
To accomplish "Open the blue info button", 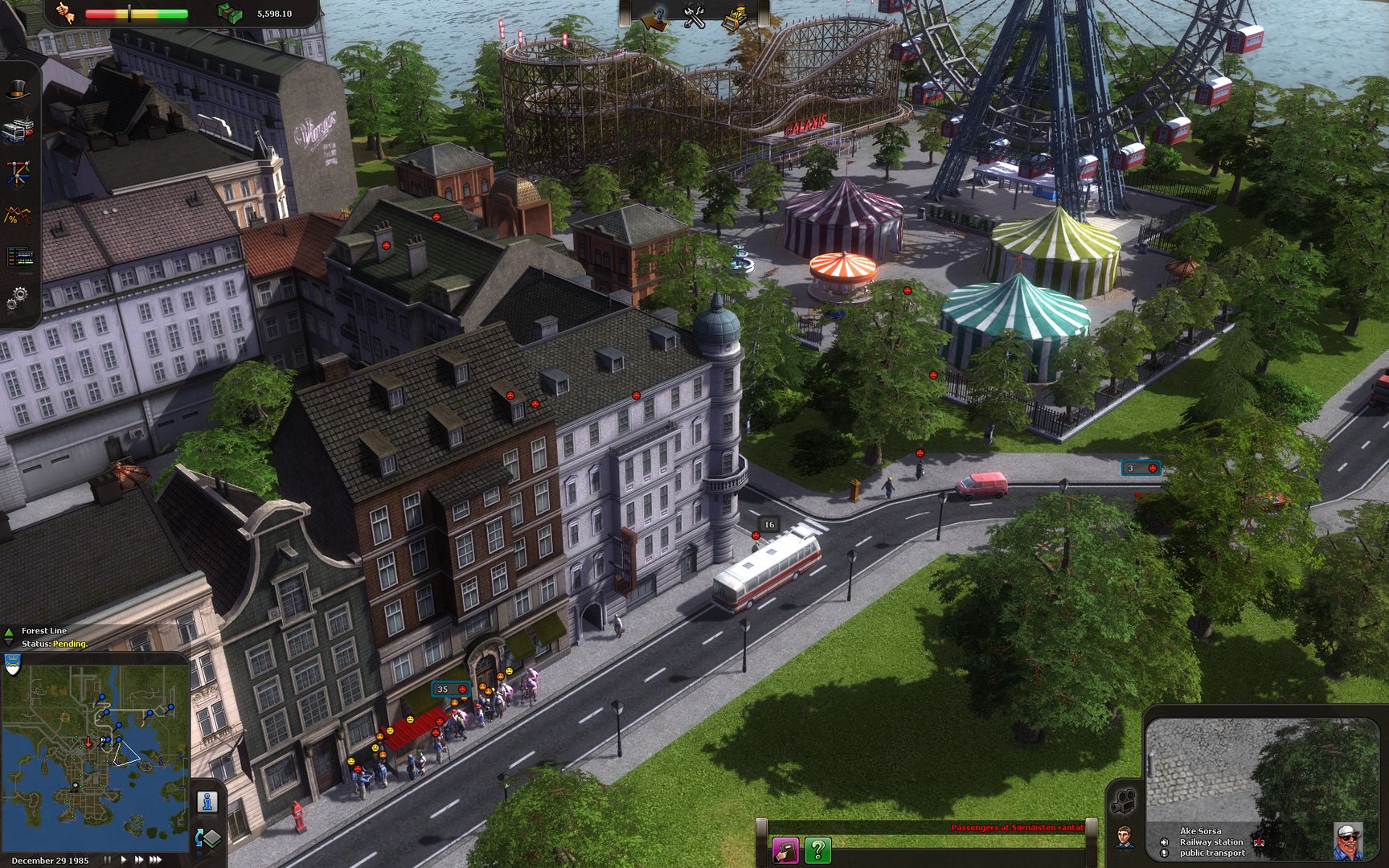I will pos(207,801).
